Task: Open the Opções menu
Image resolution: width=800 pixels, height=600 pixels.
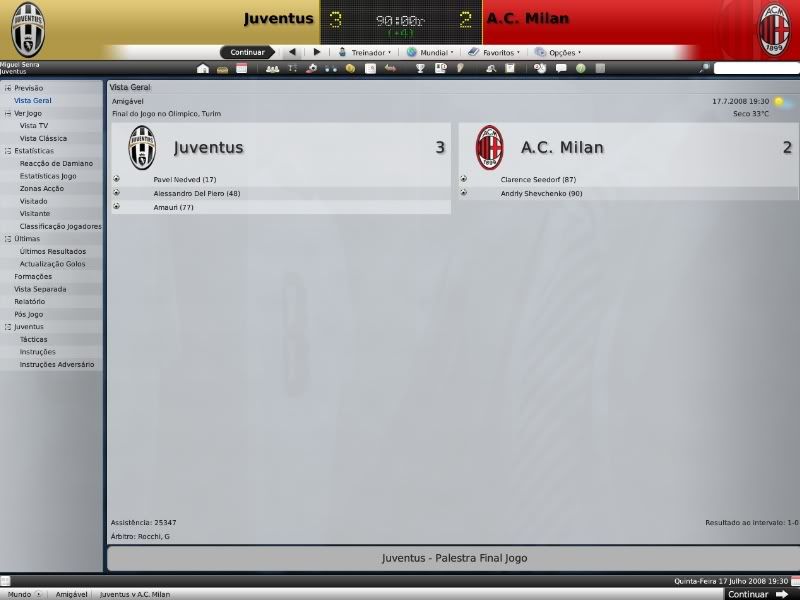Action: point(560,52)
